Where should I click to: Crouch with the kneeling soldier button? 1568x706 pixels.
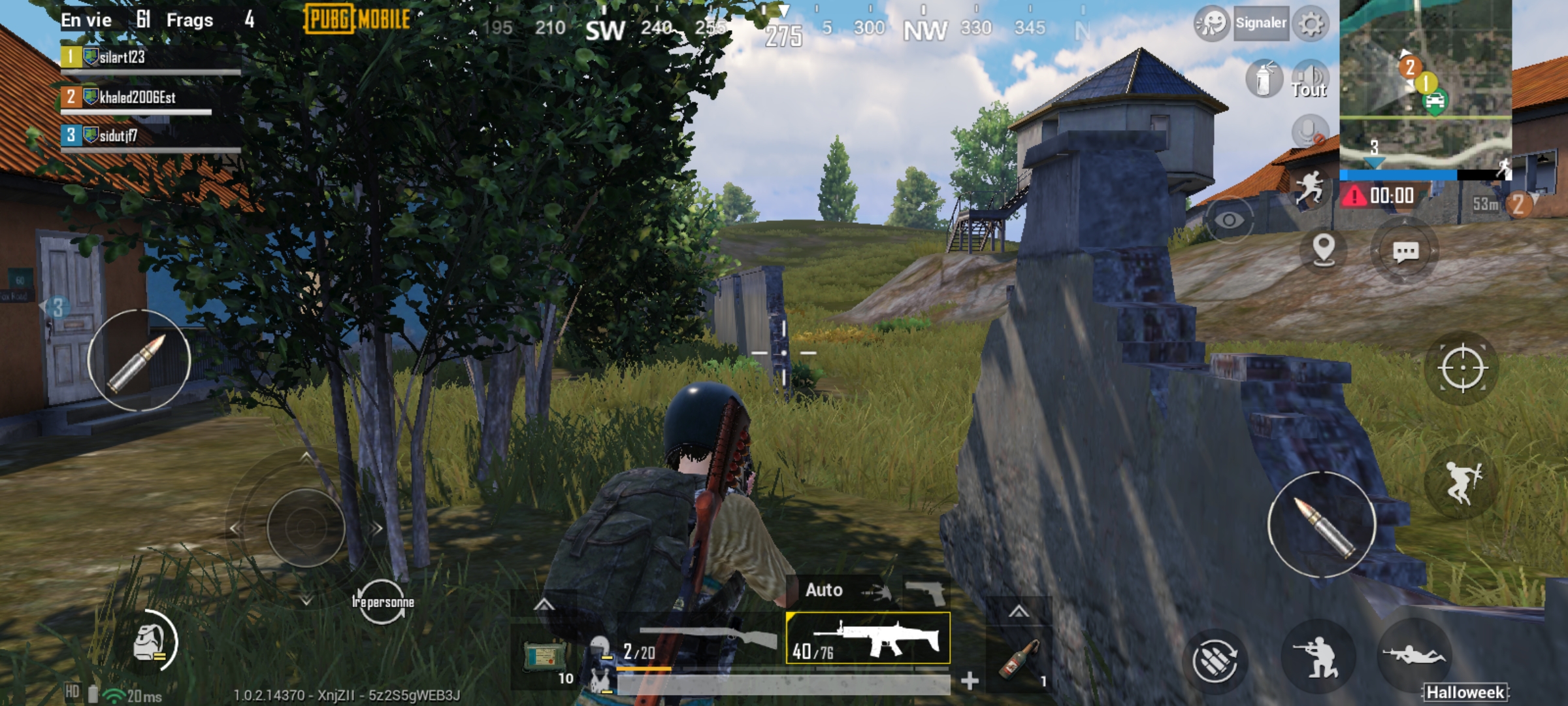tap(1318, 657)
